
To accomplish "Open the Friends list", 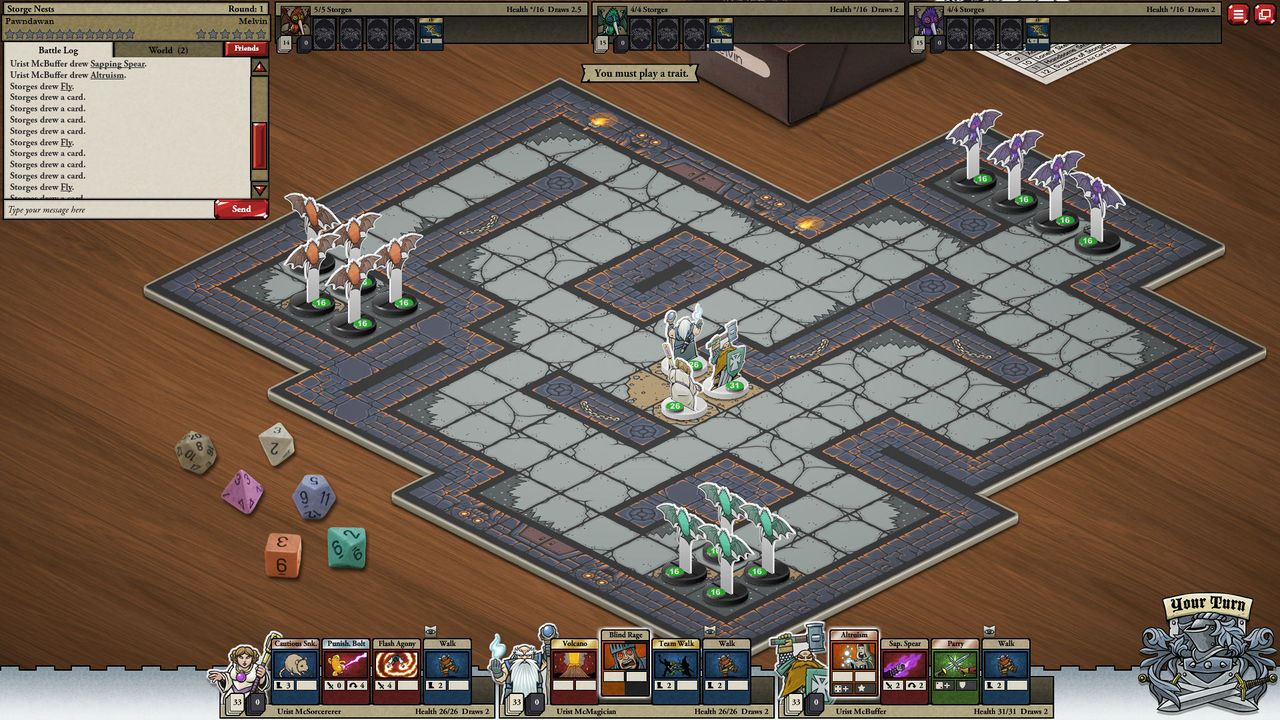I will click(x=246, y=48).
